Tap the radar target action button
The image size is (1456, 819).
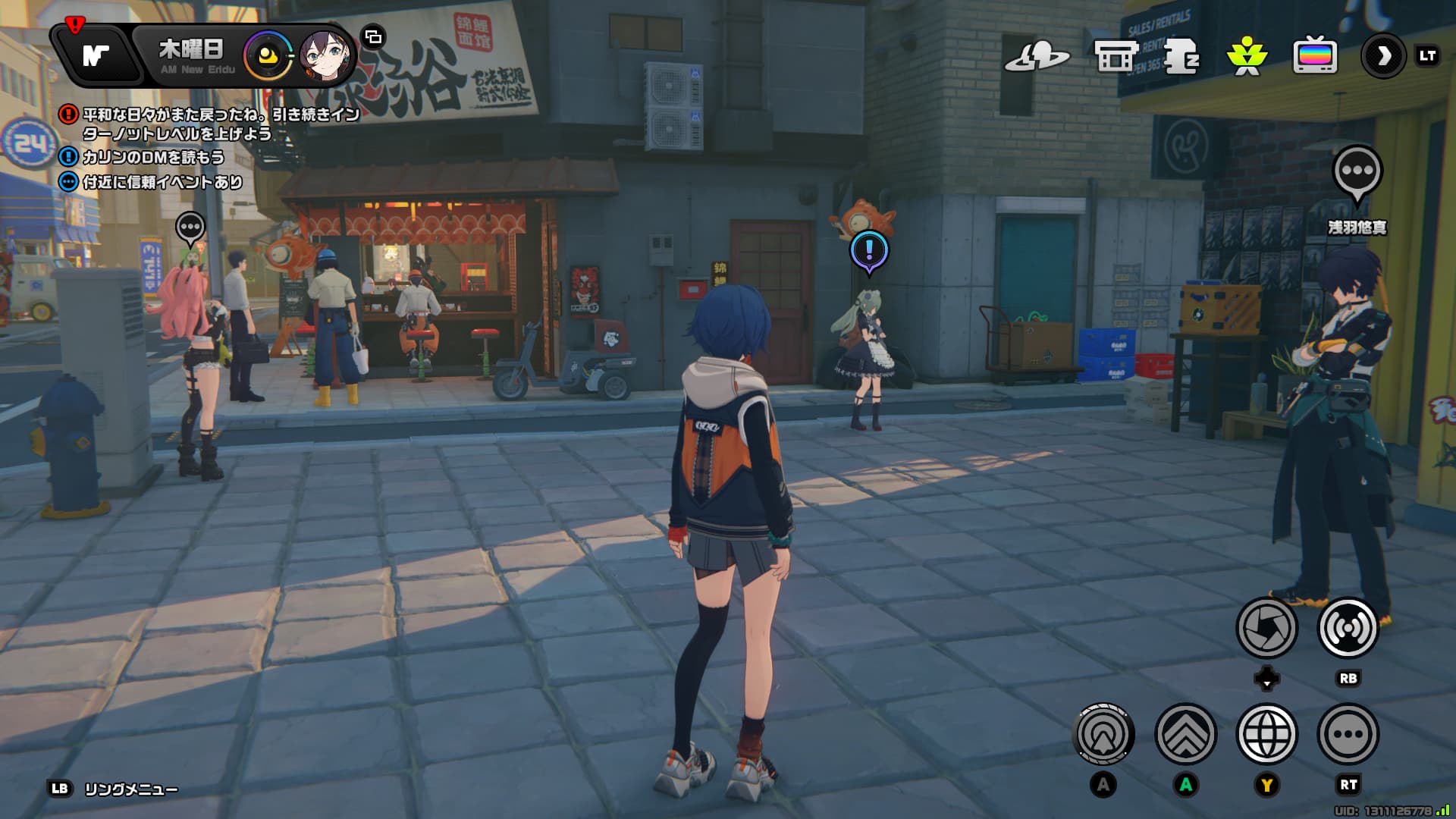pyautogui.click(x=1104, y=734)
